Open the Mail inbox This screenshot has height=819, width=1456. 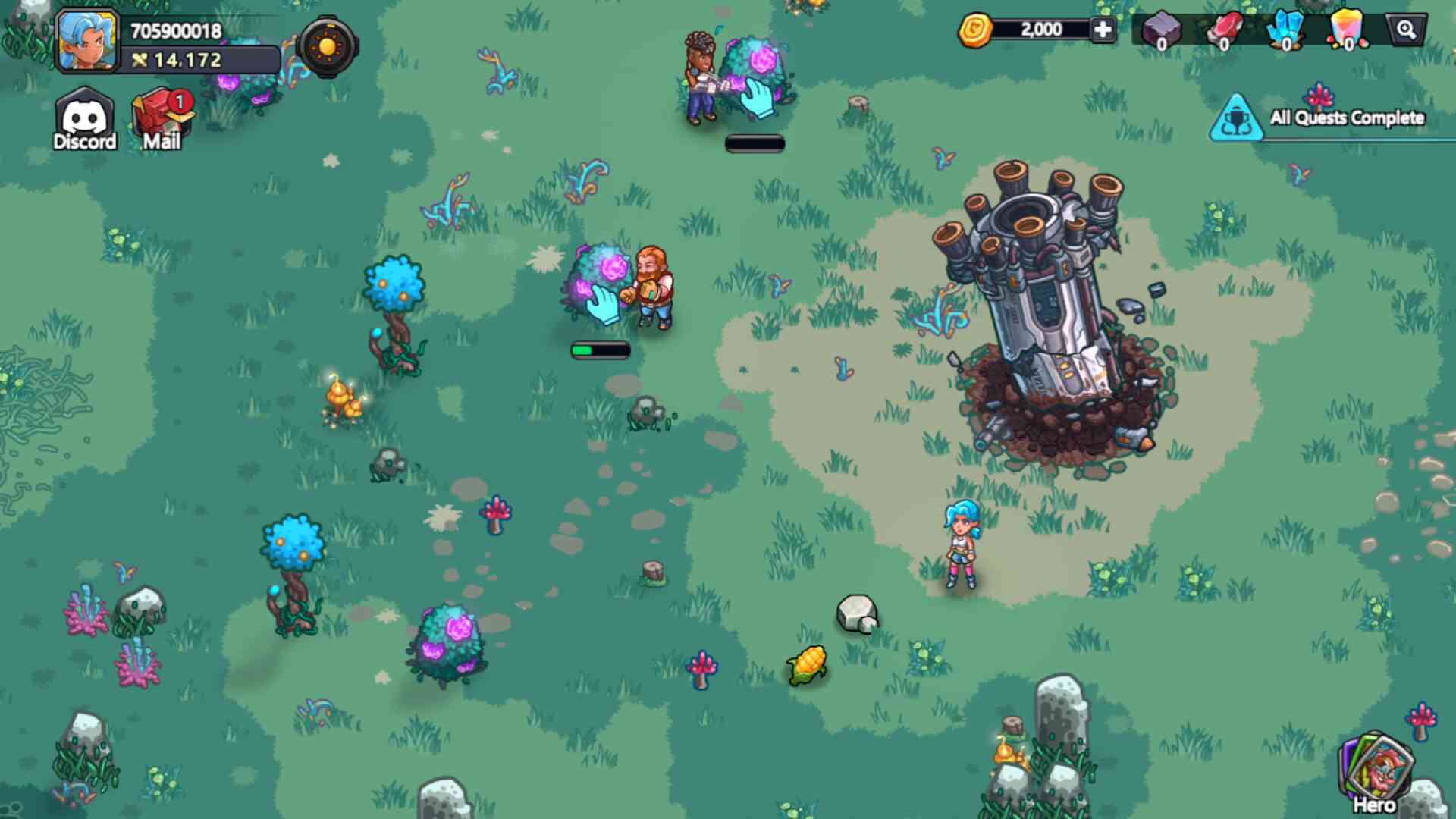pos(162,121)
